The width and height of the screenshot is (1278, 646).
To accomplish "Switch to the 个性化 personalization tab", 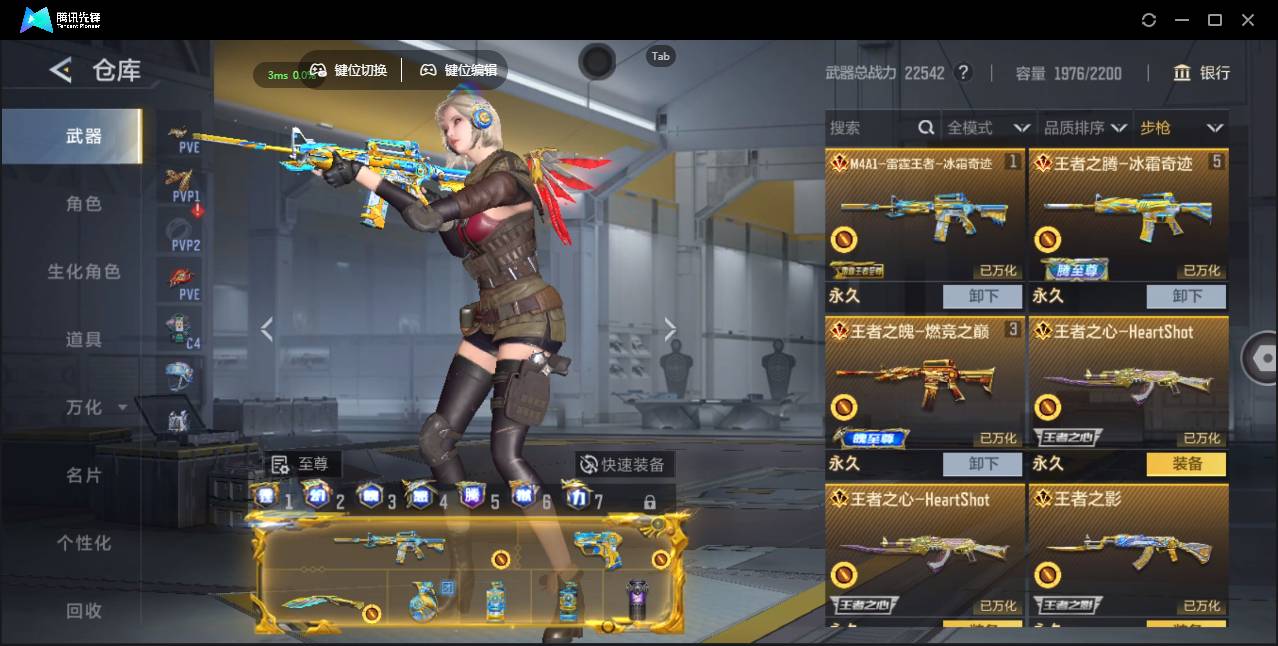I will (x=84, y=543).
